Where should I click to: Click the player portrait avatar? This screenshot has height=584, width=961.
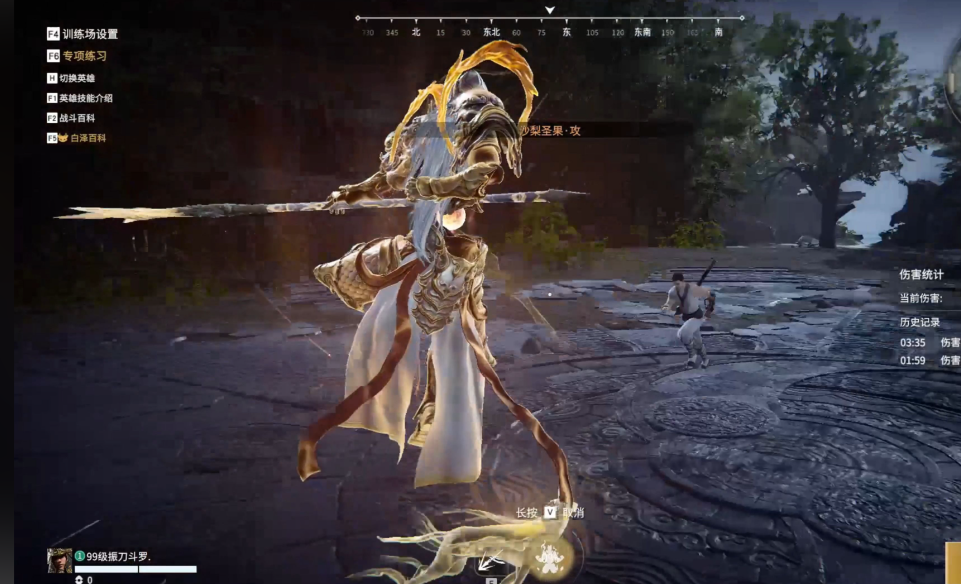59,560
